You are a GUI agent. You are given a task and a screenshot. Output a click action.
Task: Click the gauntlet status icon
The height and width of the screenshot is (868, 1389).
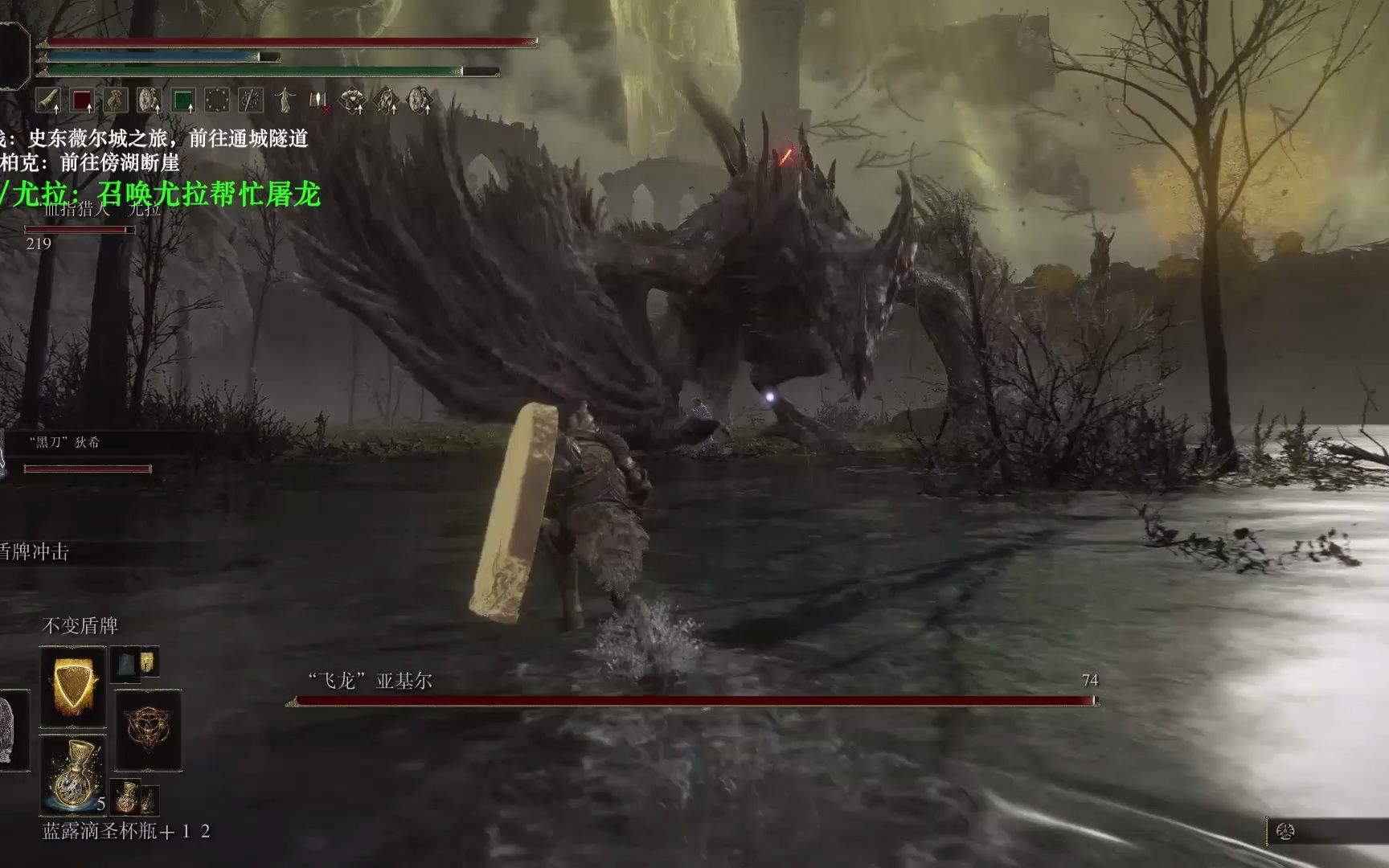tap(384, 100)
